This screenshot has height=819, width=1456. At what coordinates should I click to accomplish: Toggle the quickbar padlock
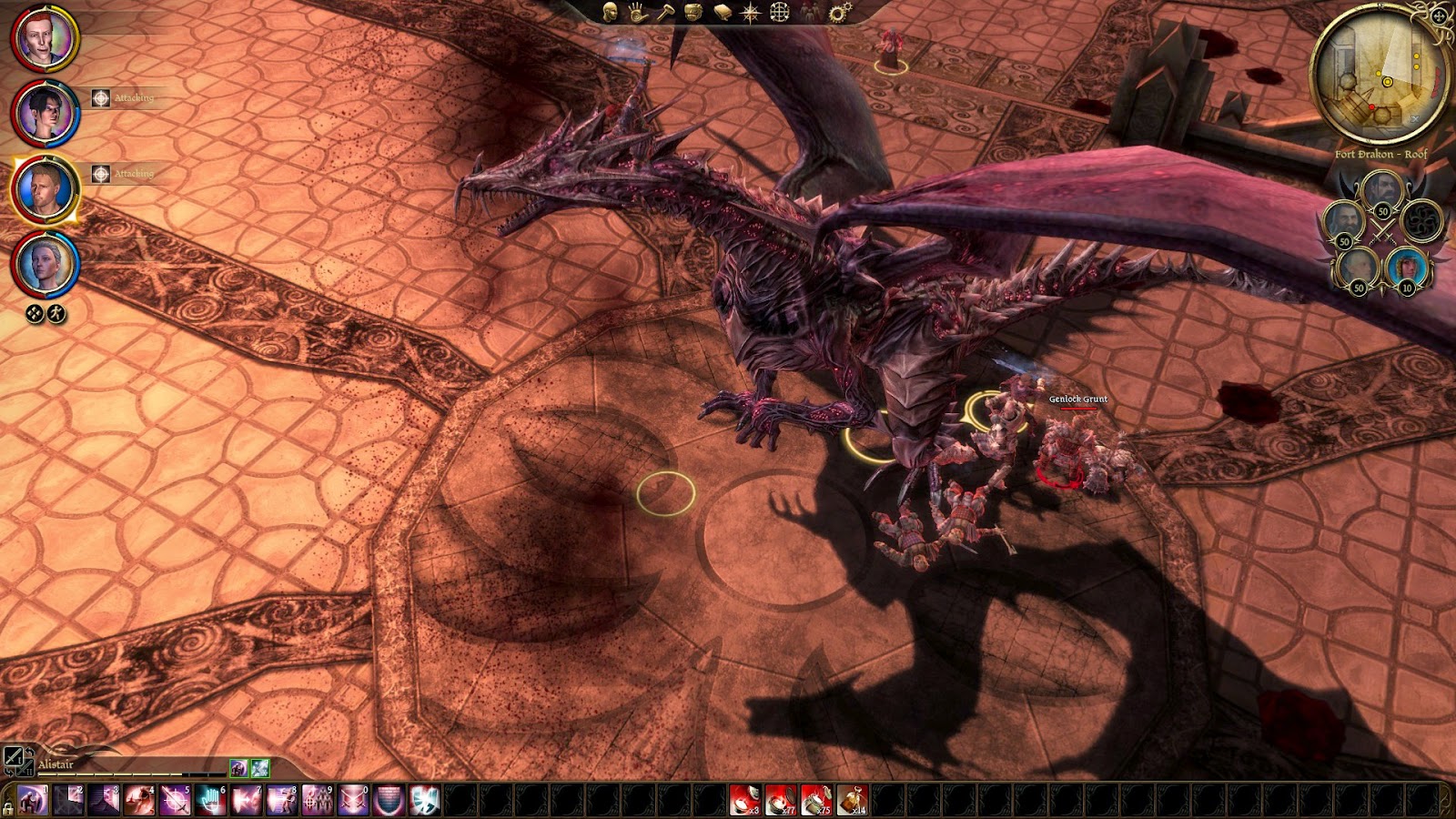[x=8, y=806]
